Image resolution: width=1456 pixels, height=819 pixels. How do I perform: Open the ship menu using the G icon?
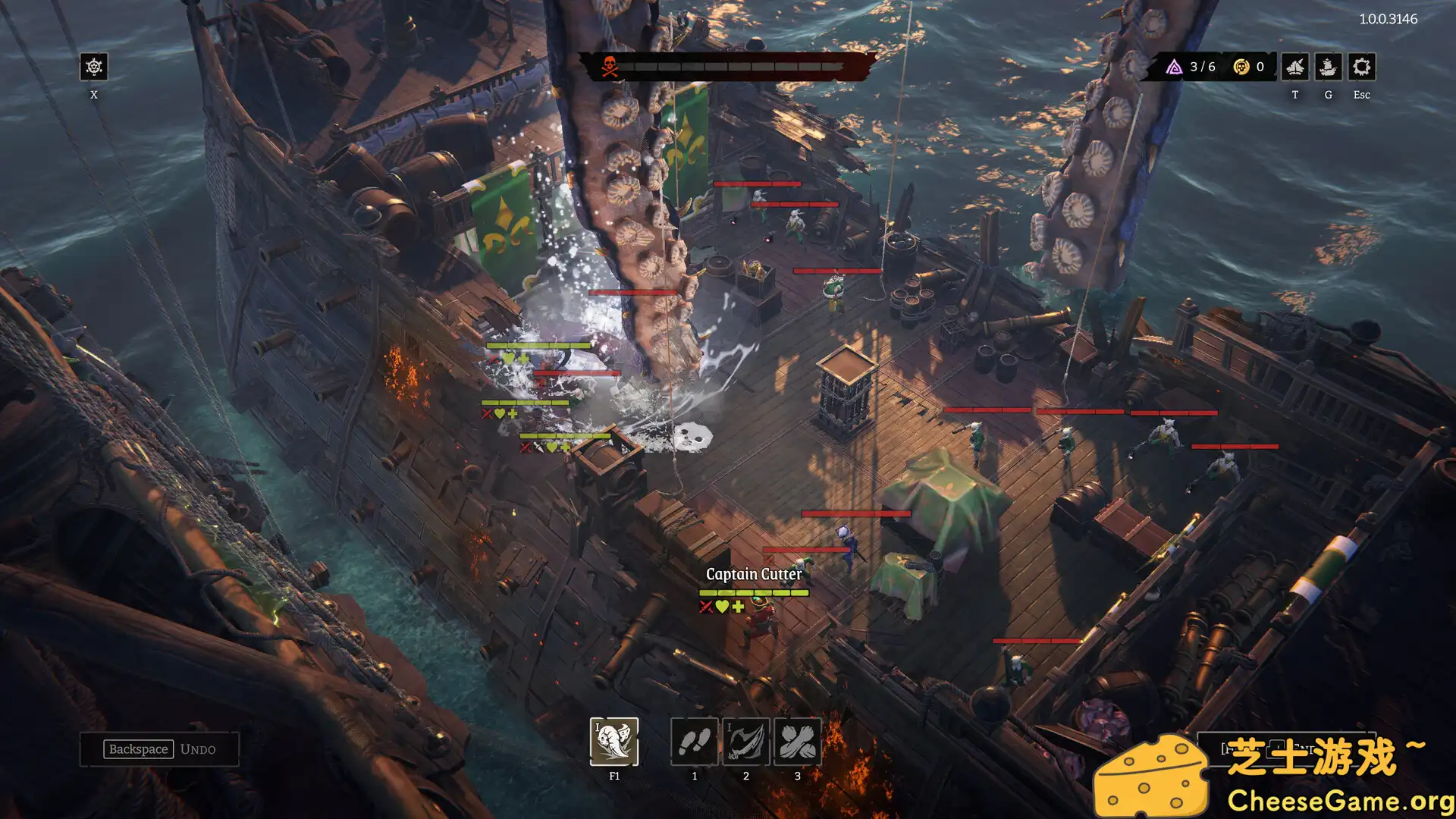[x=1328, y=67]
